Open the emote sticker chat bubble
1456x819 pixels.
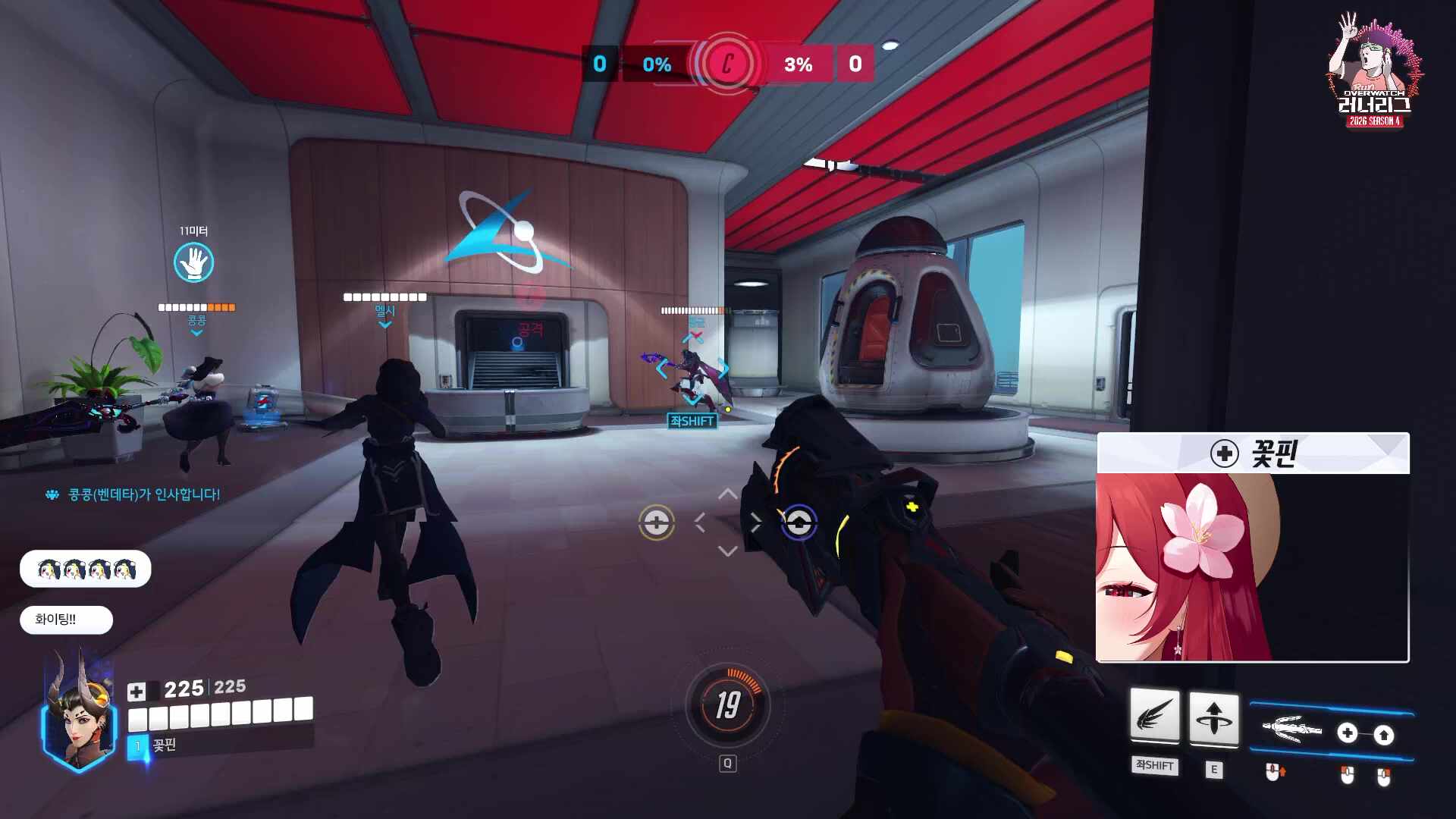tap(85, 569)
